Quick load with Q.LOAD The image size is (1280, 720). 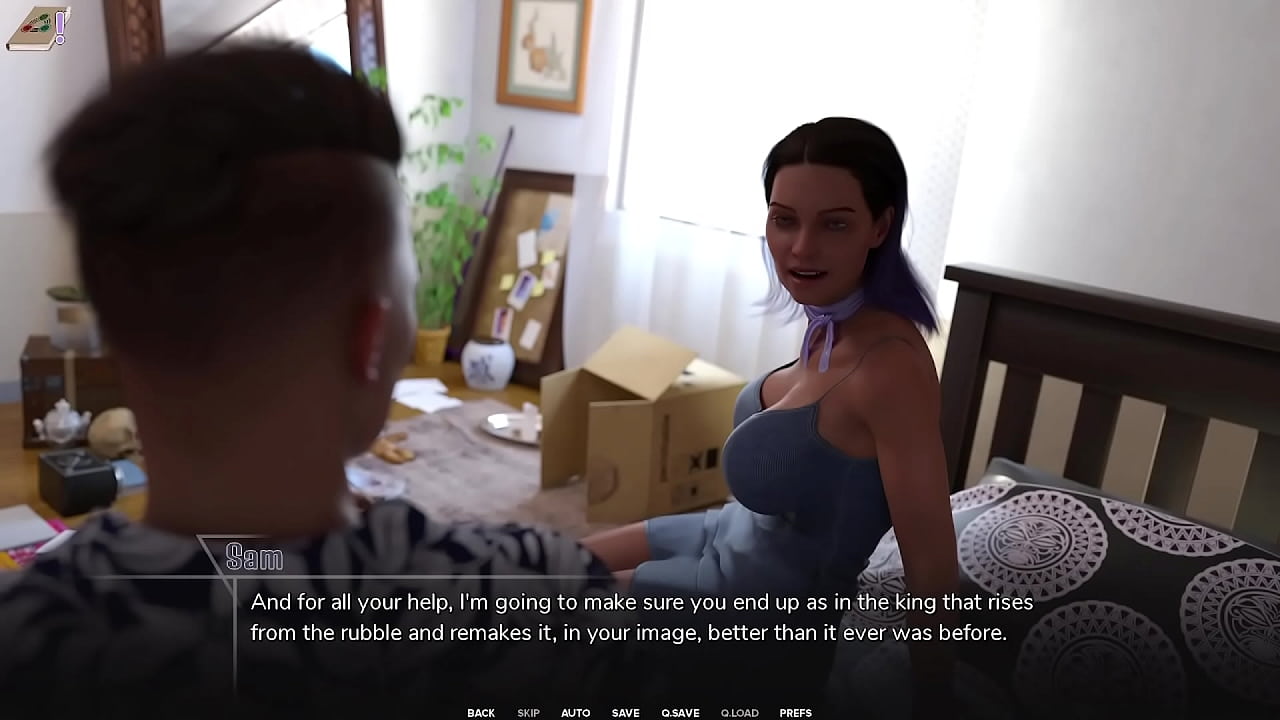[x=739, y=713]
